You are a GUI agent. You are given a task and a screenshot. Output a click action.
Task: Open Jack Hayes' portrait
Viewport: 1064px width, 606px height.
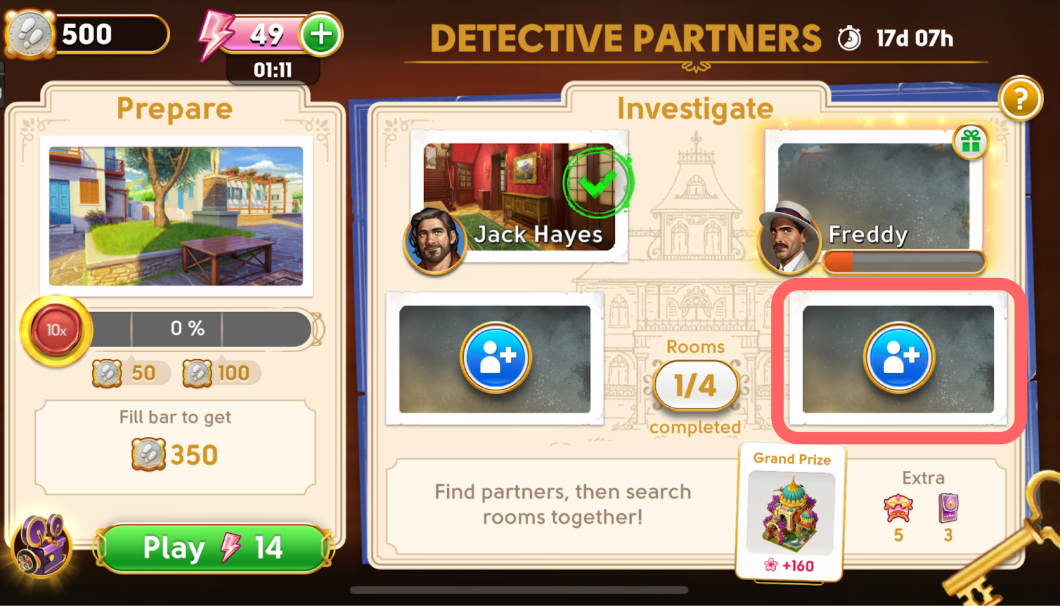435,240
